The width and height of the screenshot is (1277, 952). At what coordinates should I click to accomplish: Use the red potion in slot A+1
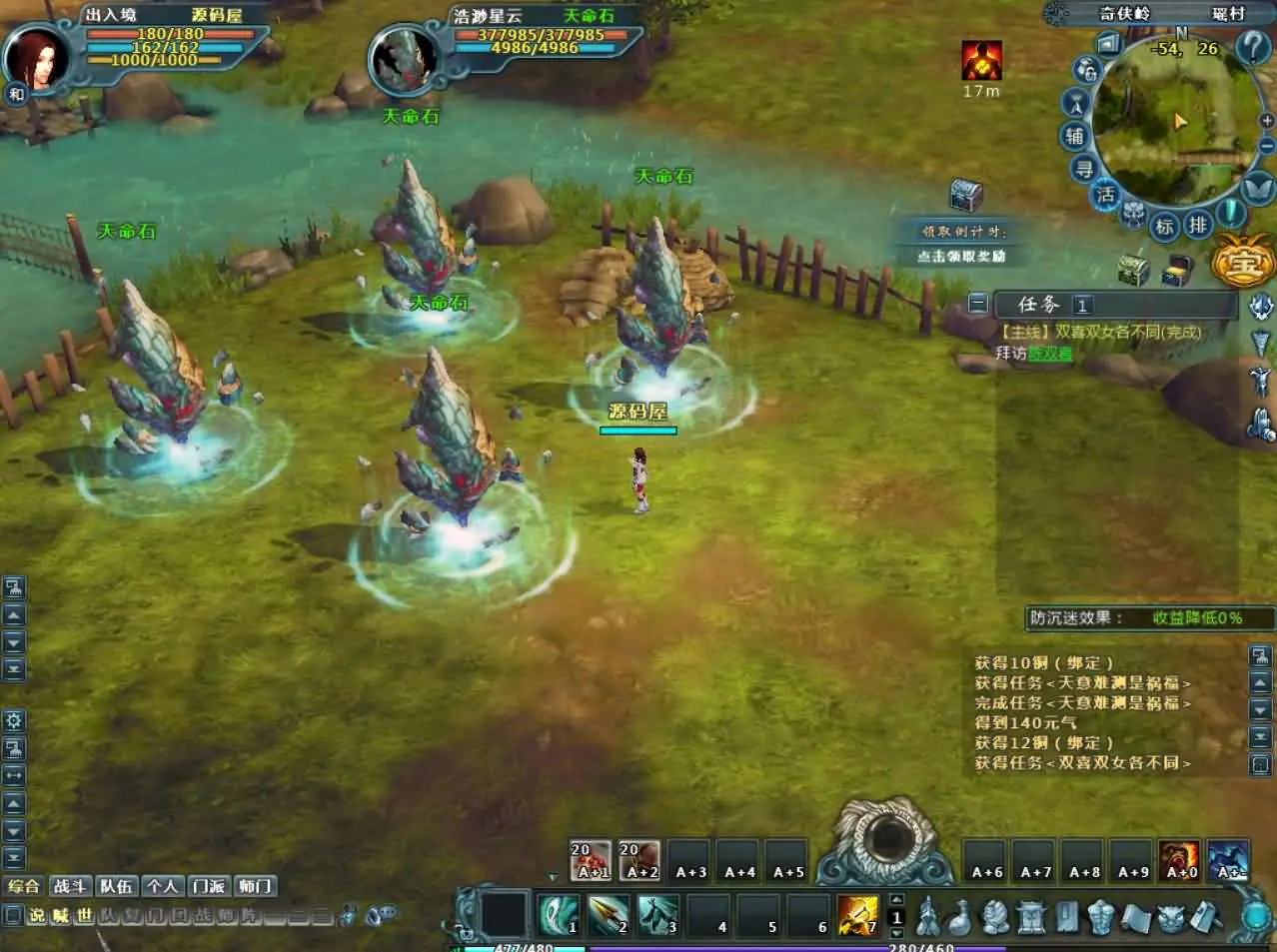tap(590, 860)
